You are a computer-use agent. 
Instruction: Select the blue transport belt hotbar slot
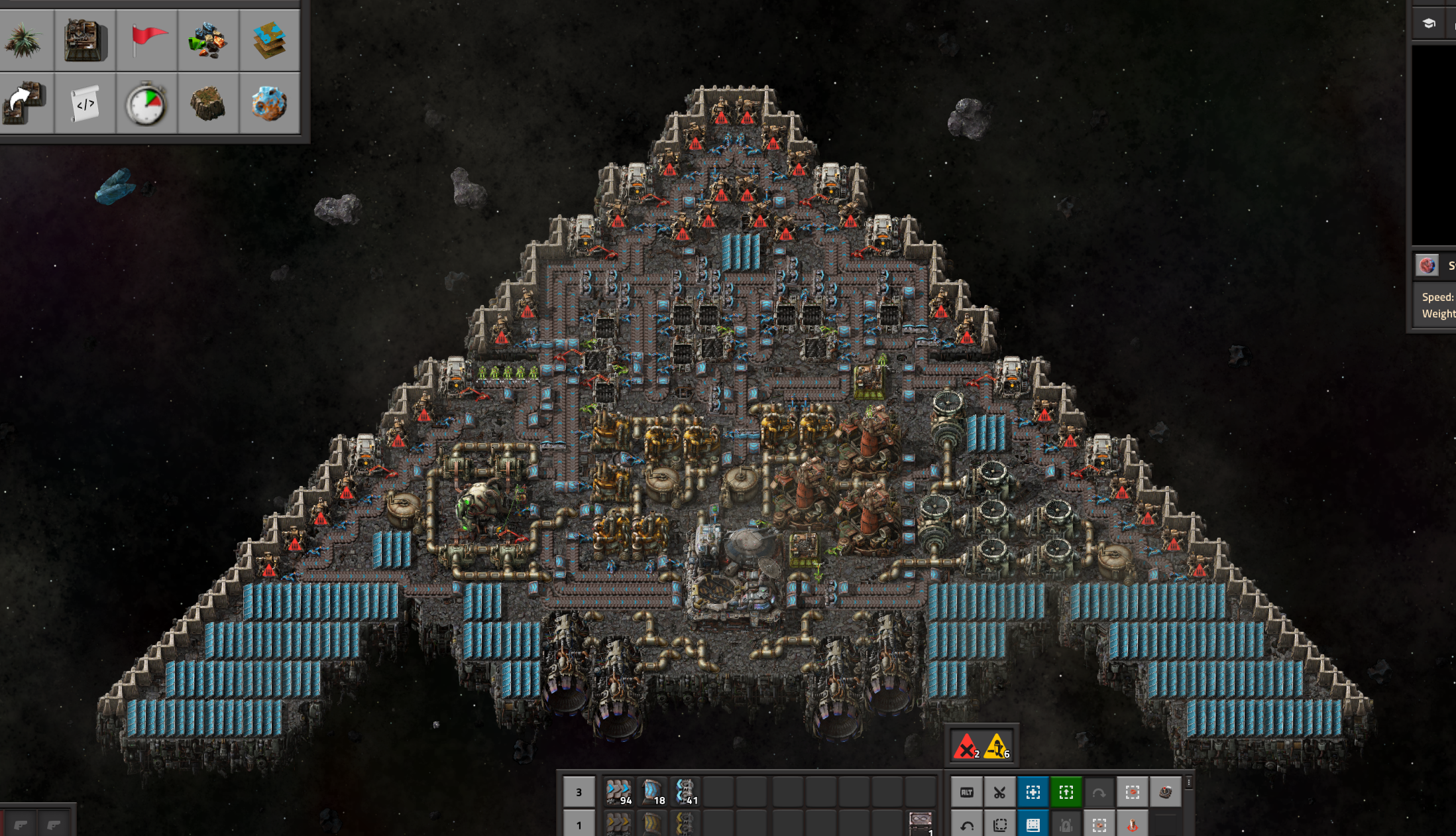[x=619, y=792]
